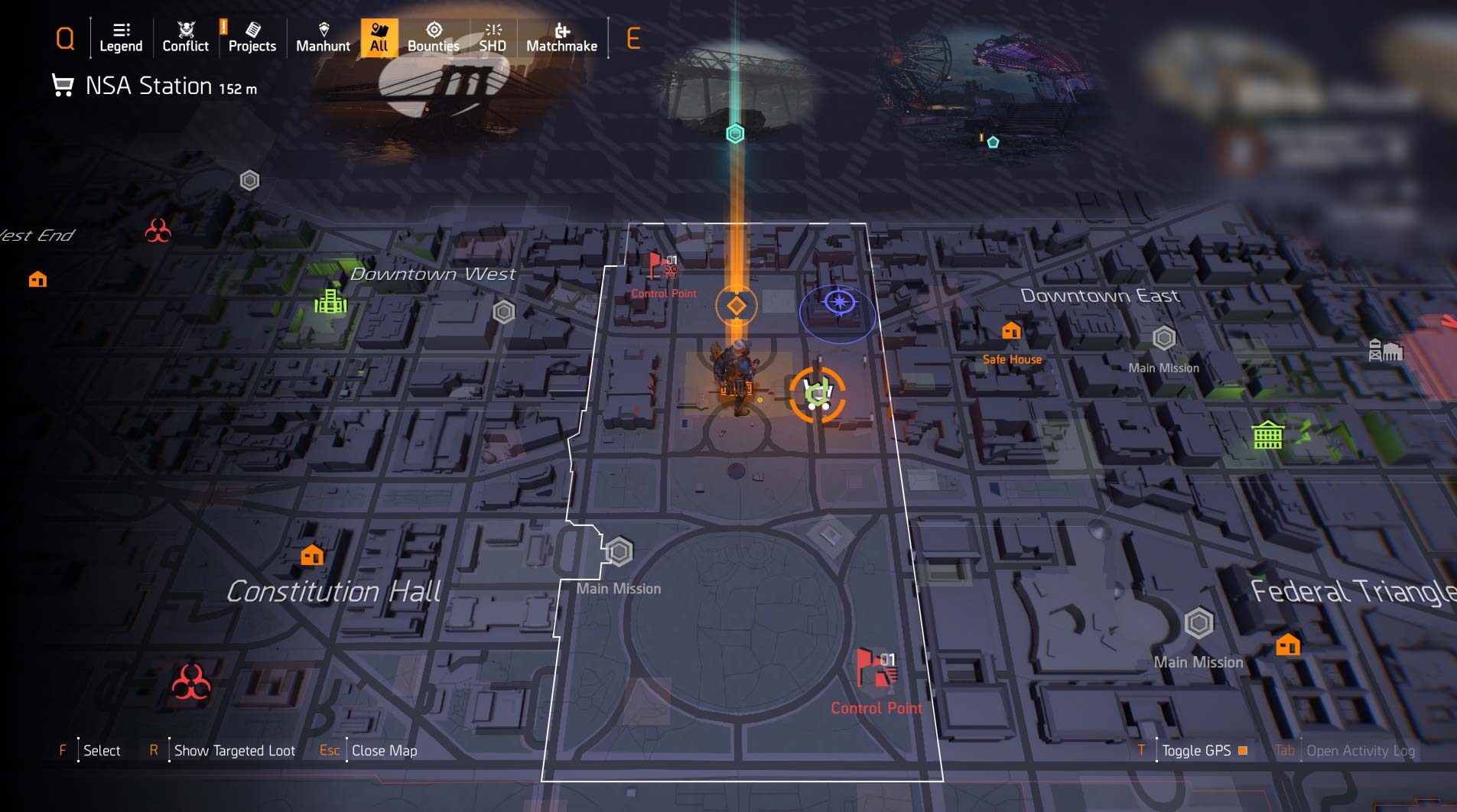The width and height of the screenshot is (1457, 812).
Task: Select the SHD tech hexagon atop the orange beam
Action: click(735, 133)
